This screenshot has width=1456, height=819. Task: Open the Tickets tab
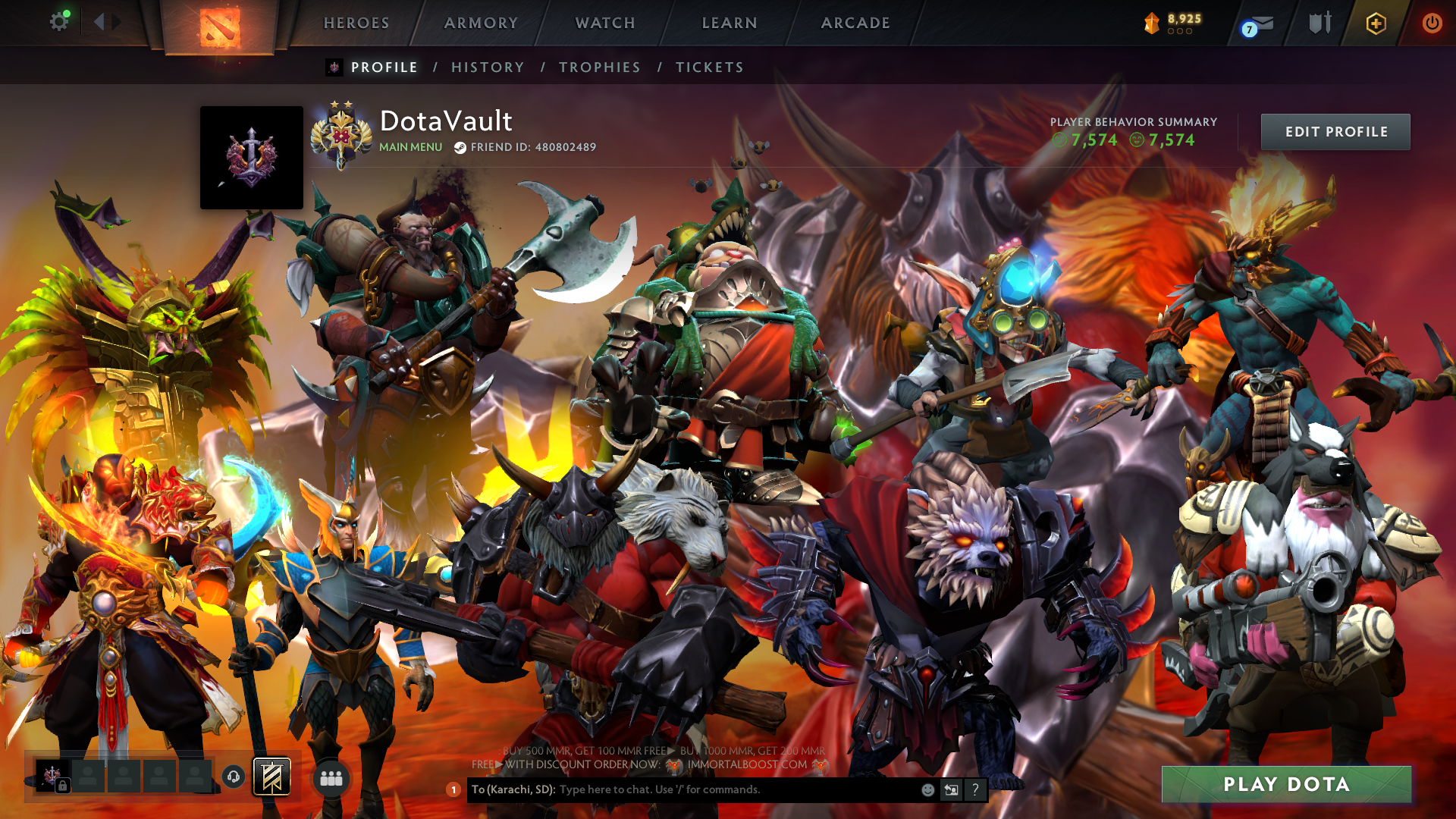pyautogui.click(x=710, y=67)
